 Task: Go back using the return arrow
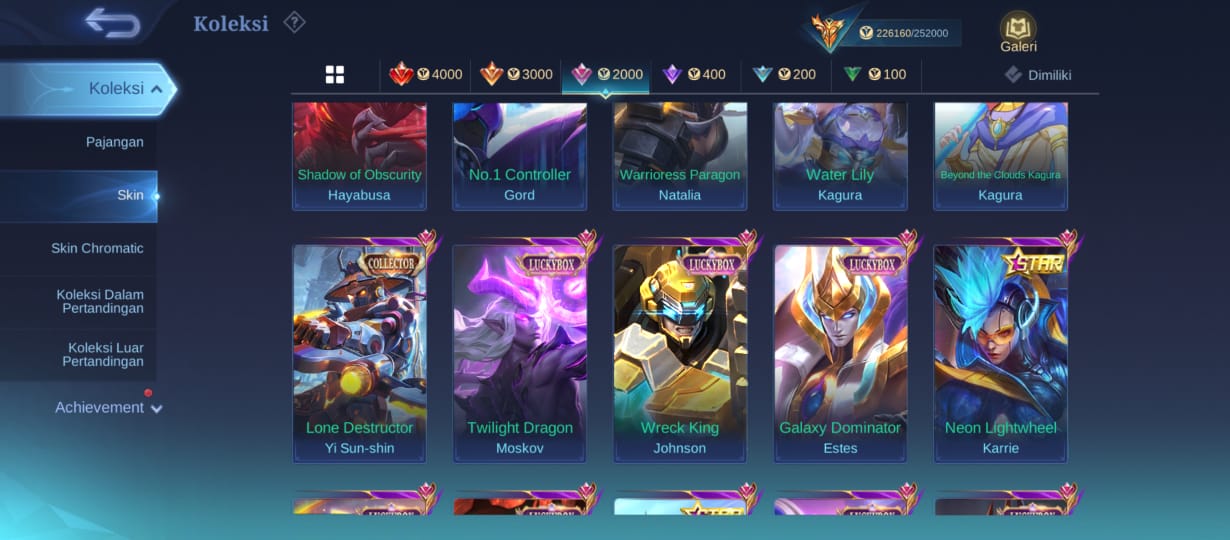pos(112,22)
